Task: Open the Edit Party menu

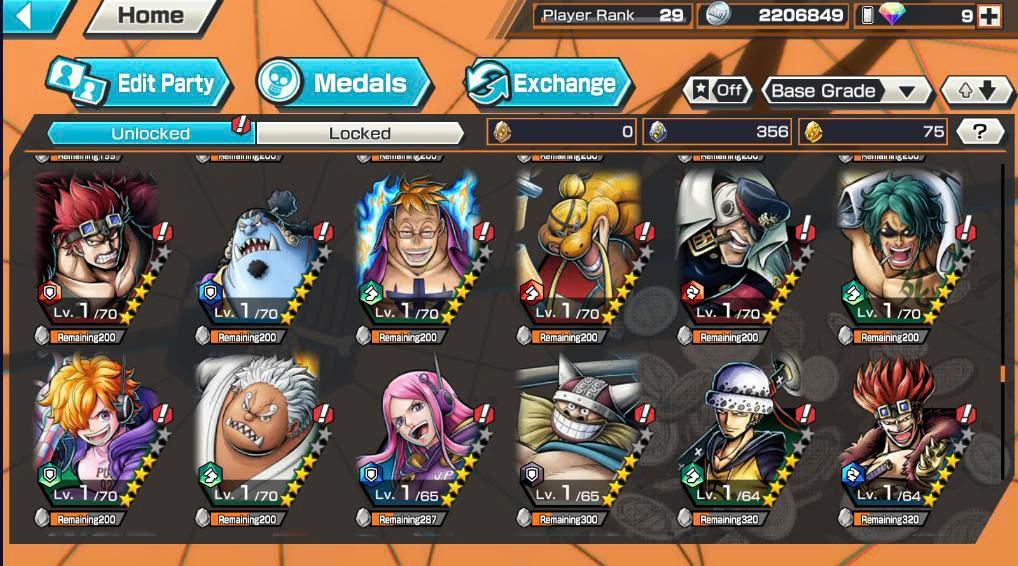Action: [x=140, y=84]
